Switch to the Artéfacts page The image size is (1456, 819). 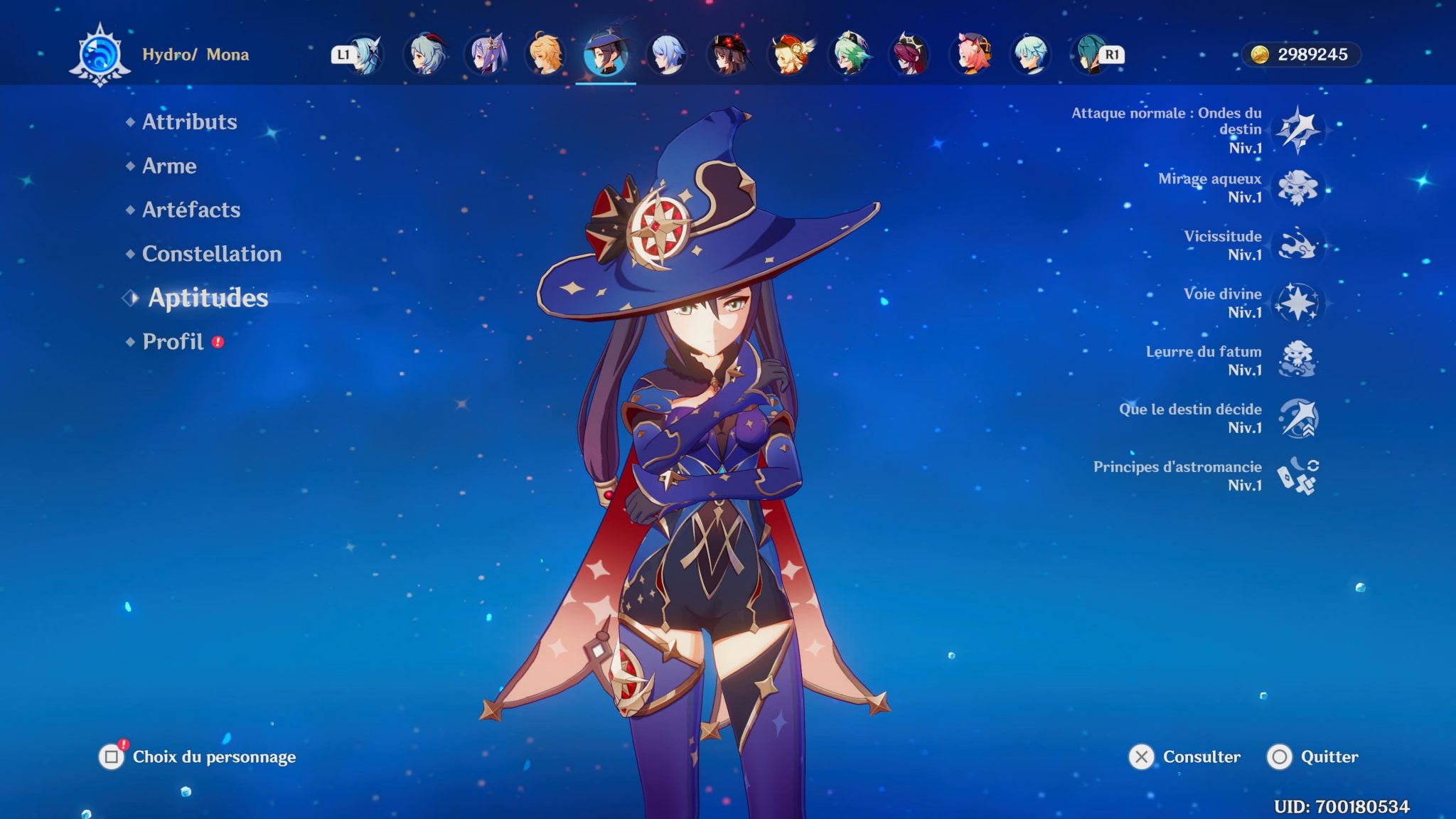click(191, 210)
